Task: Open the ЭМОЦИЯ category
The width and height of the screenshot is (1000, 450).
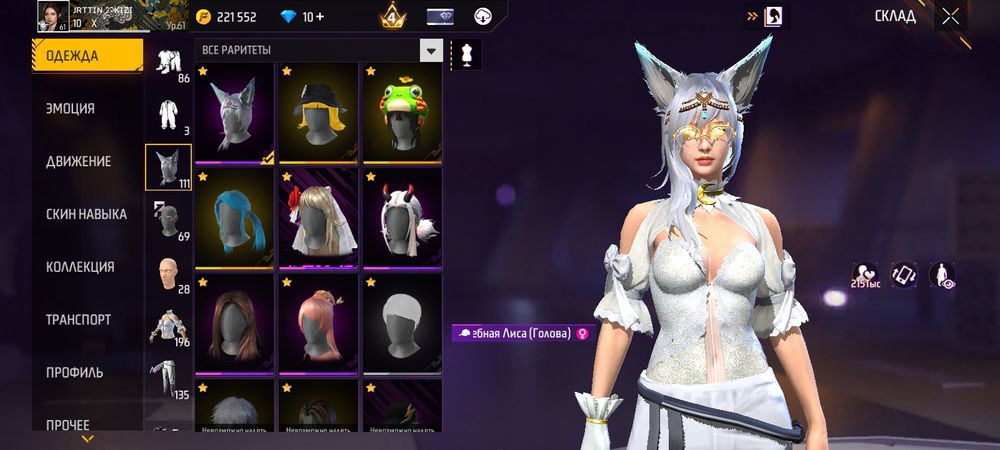Action: (71, 109)
